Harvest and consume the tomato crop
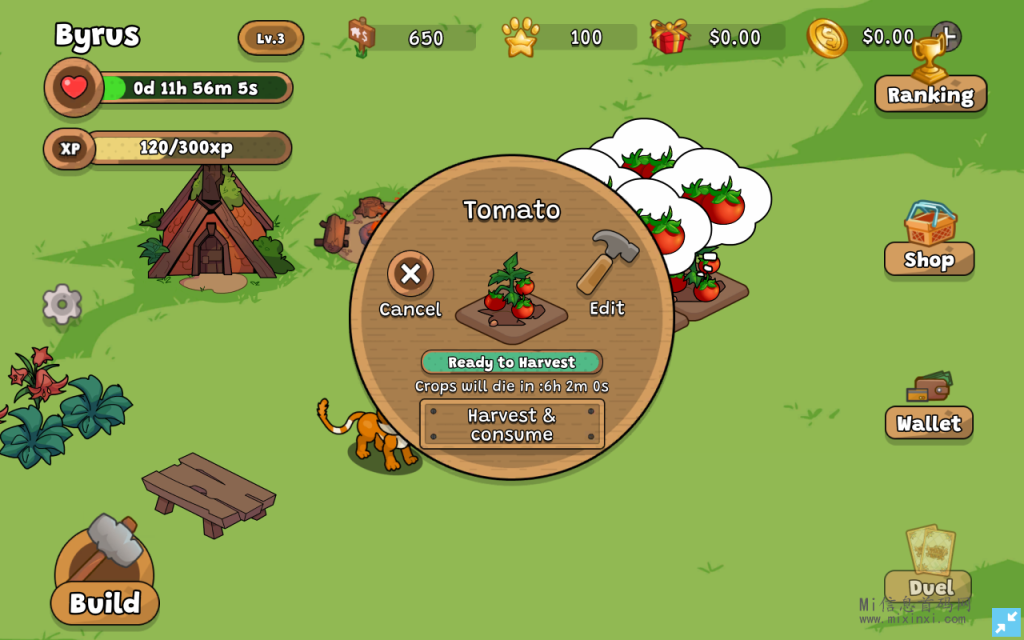 pyautogui.click(x=512, y=424)
